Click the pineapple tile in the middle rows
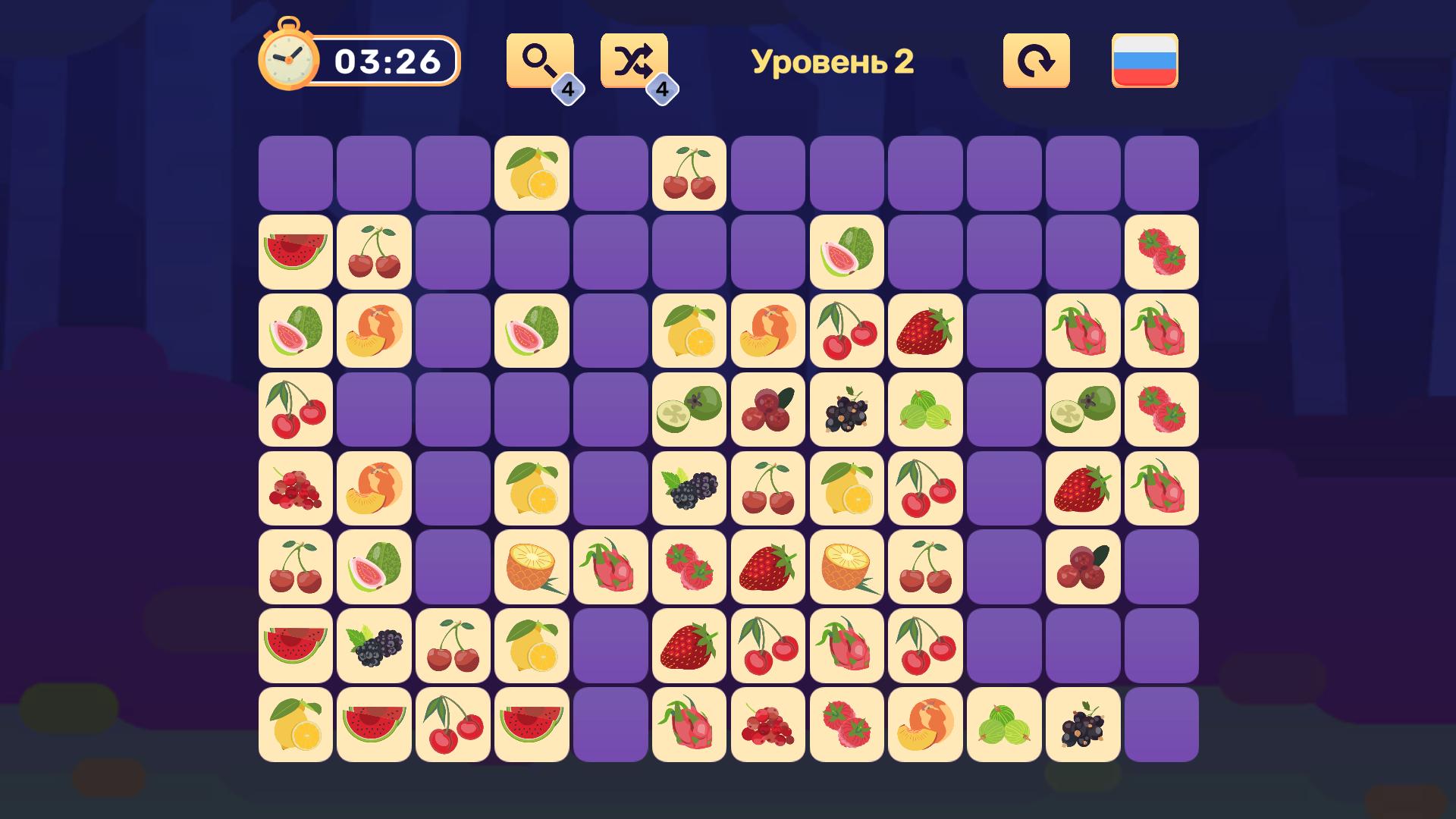This screenshot has width=1456, height=819. (531, 568)
